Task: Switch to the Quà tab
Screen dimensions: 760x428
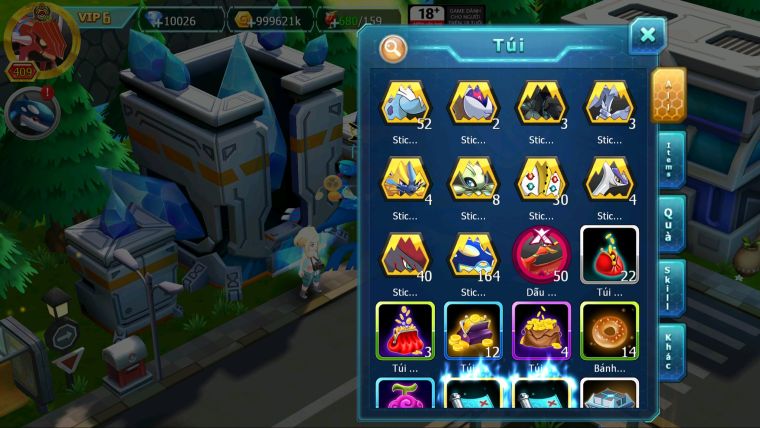Action: 668,221
